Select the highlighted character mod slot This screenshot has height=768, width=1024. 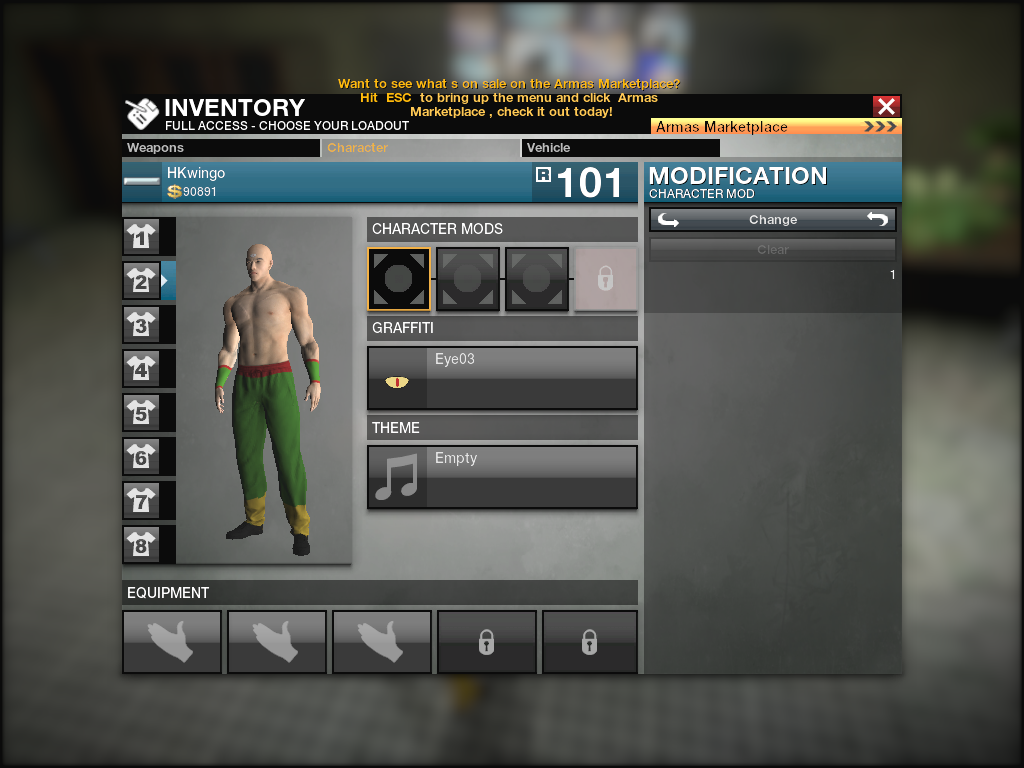399,279
